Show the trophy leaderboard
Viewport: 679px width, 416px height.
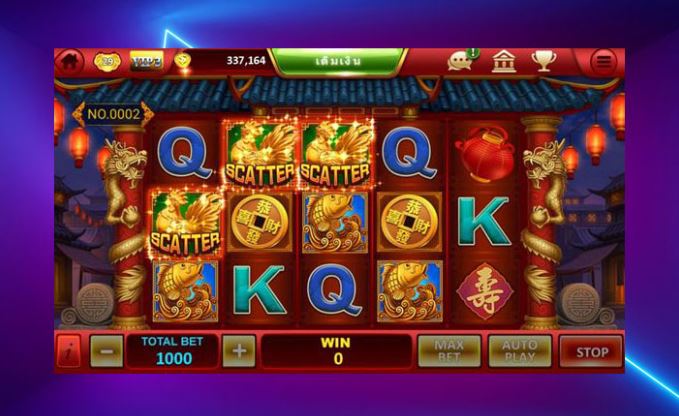[x=543, y=61]
